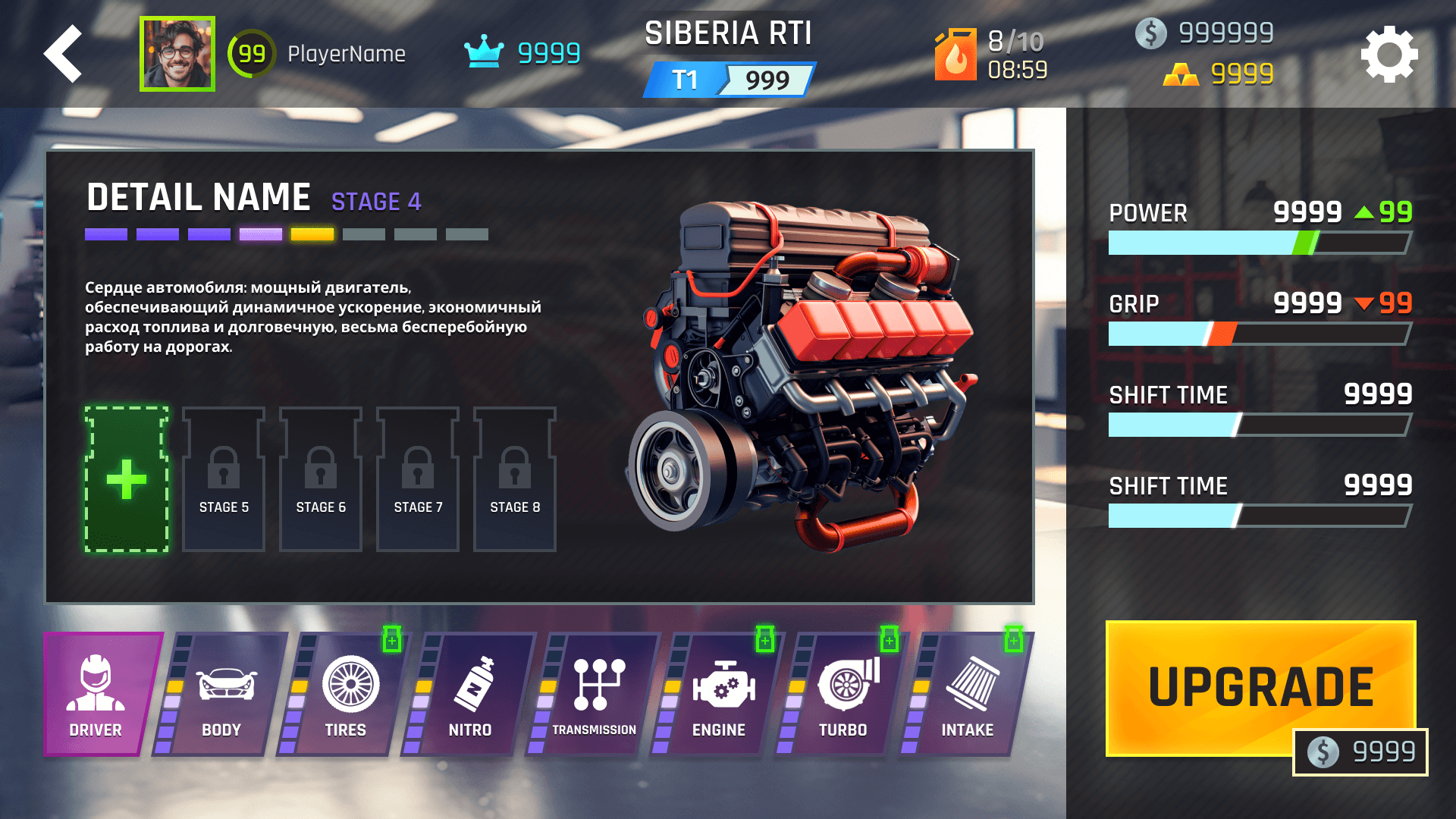Switch to the BODY parts tab

(x=222, y=695)
